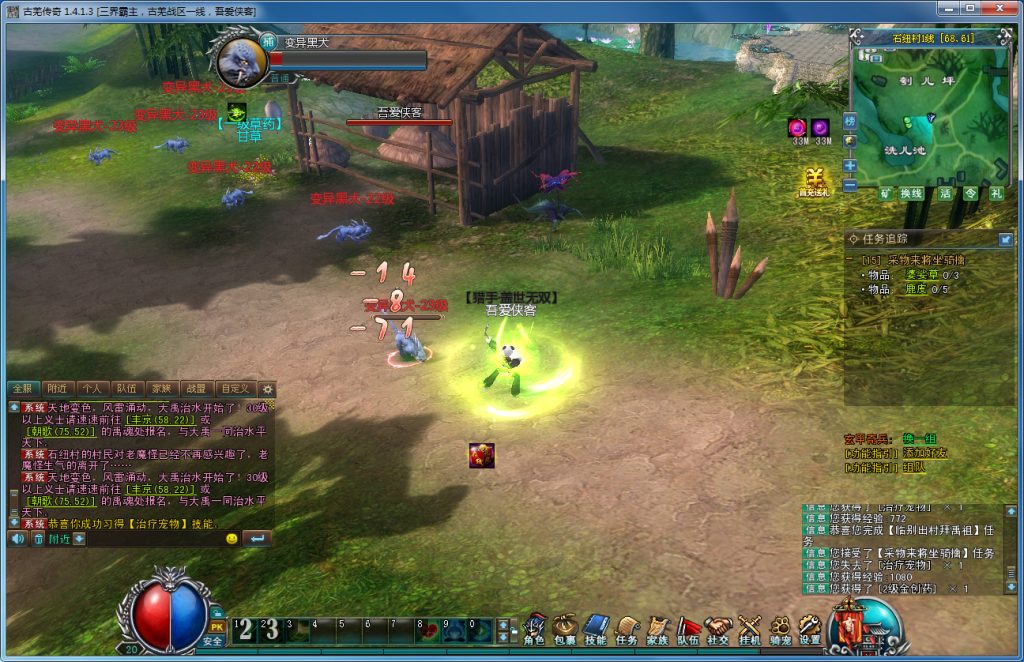Screen dimensions: 1024x662
Task: Click the 换线 switch-line button
Action: click(x=911, y=194)
